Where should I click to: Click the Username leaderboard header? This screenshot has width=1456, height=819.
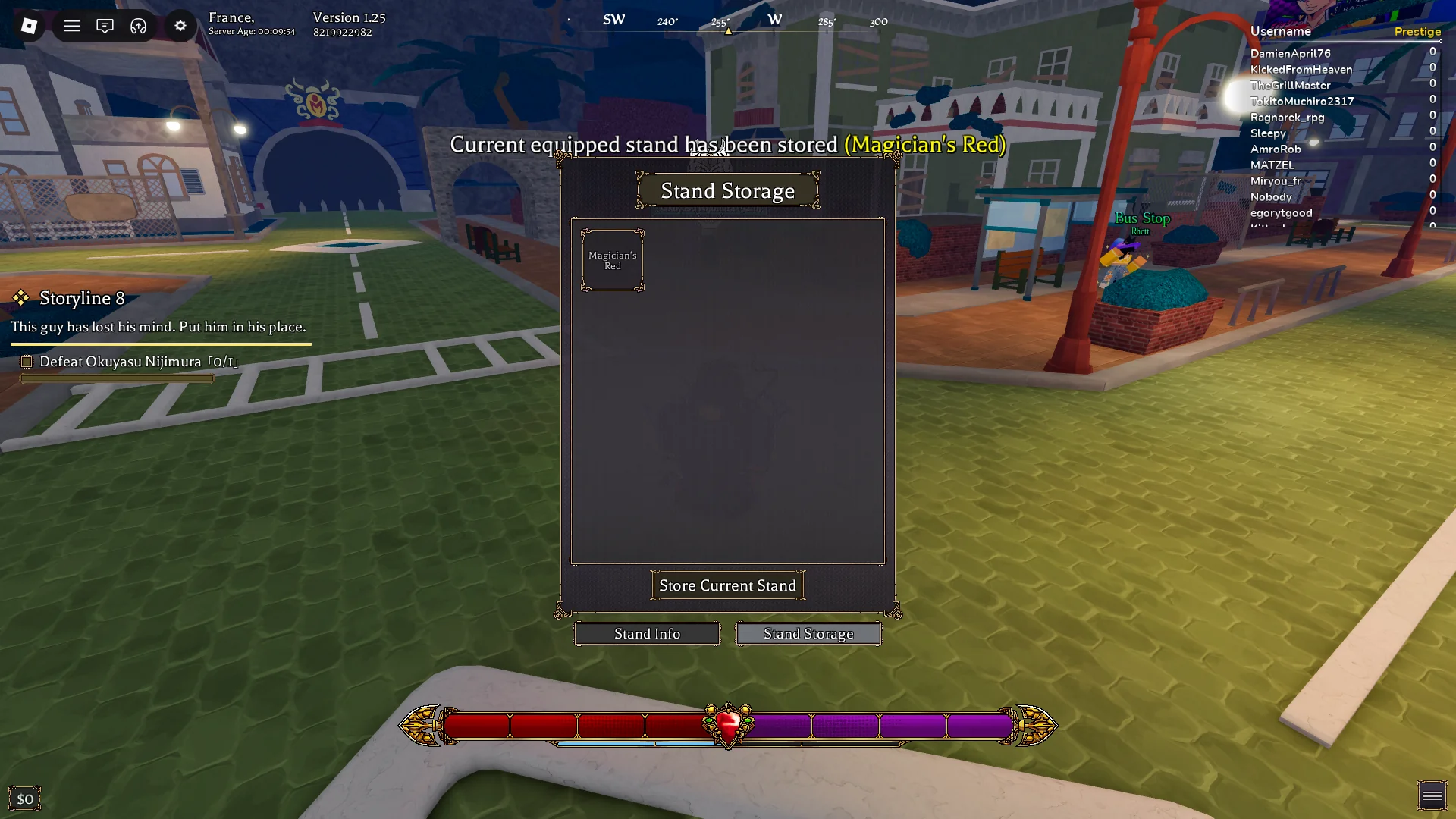pyautogui.click(x=1279, y=31)
